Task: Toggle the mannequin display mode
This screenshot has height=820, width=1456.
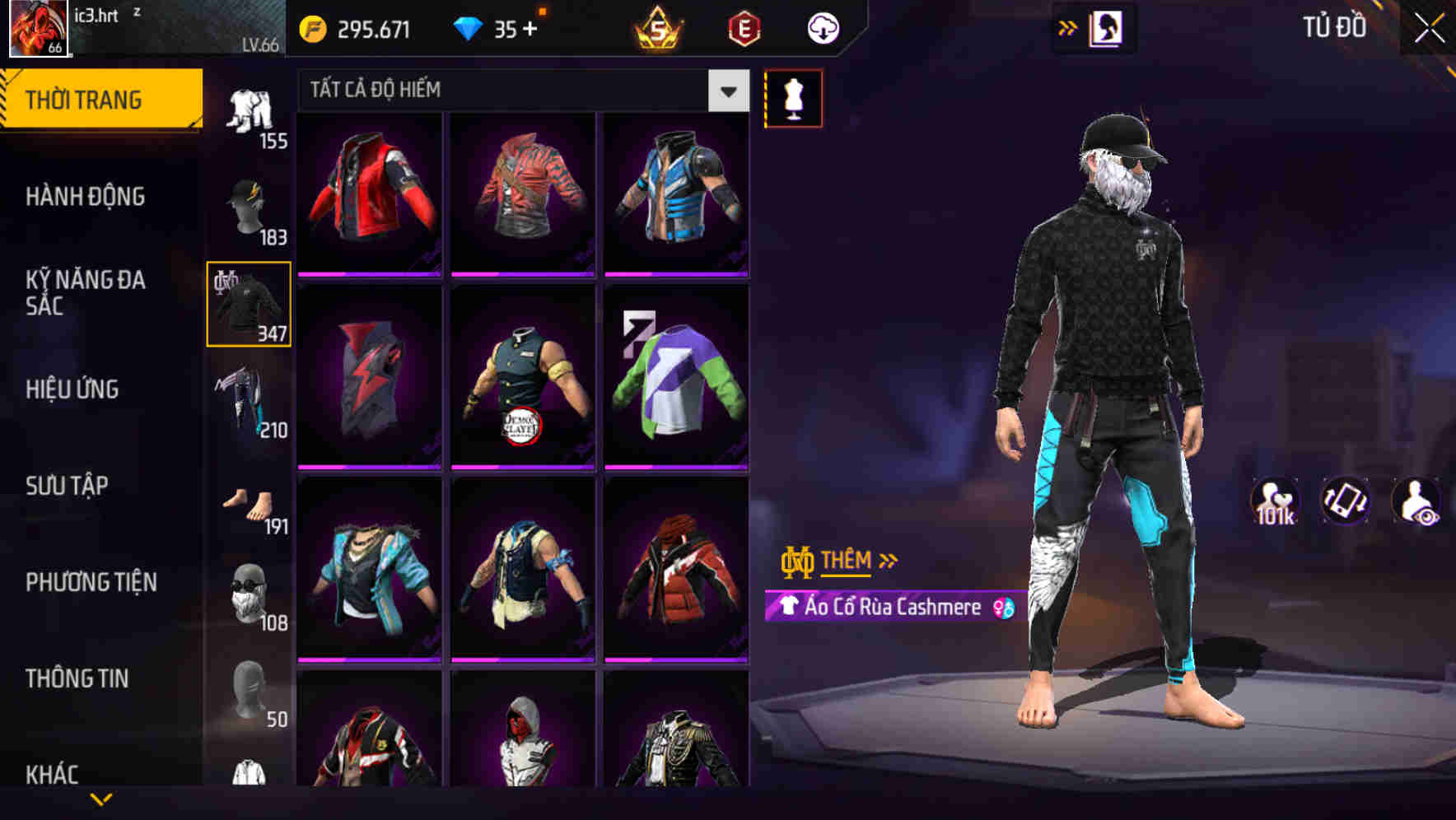Action: (793, 97)
